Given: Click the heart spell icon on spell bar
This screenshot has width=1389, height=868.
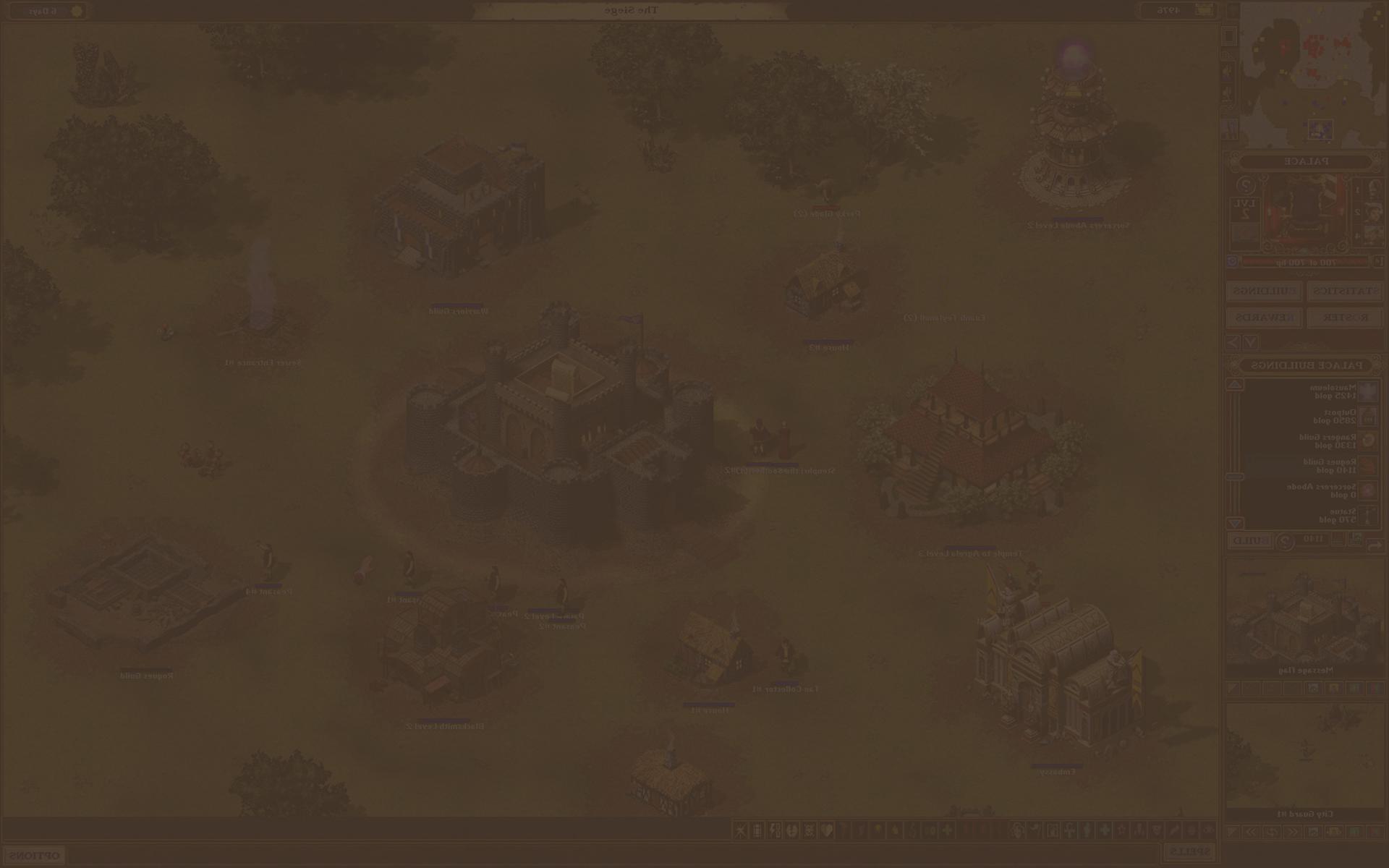Looking at the screenshot, I should (x=826, y=830).
